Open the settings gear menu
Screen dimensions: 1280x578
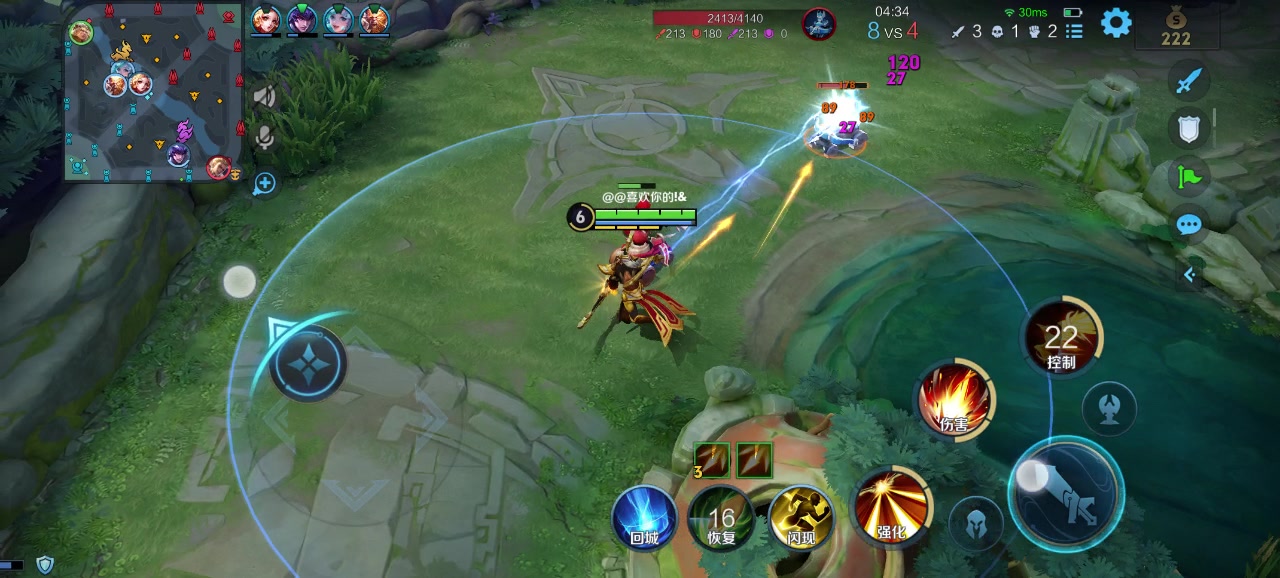1116,23
